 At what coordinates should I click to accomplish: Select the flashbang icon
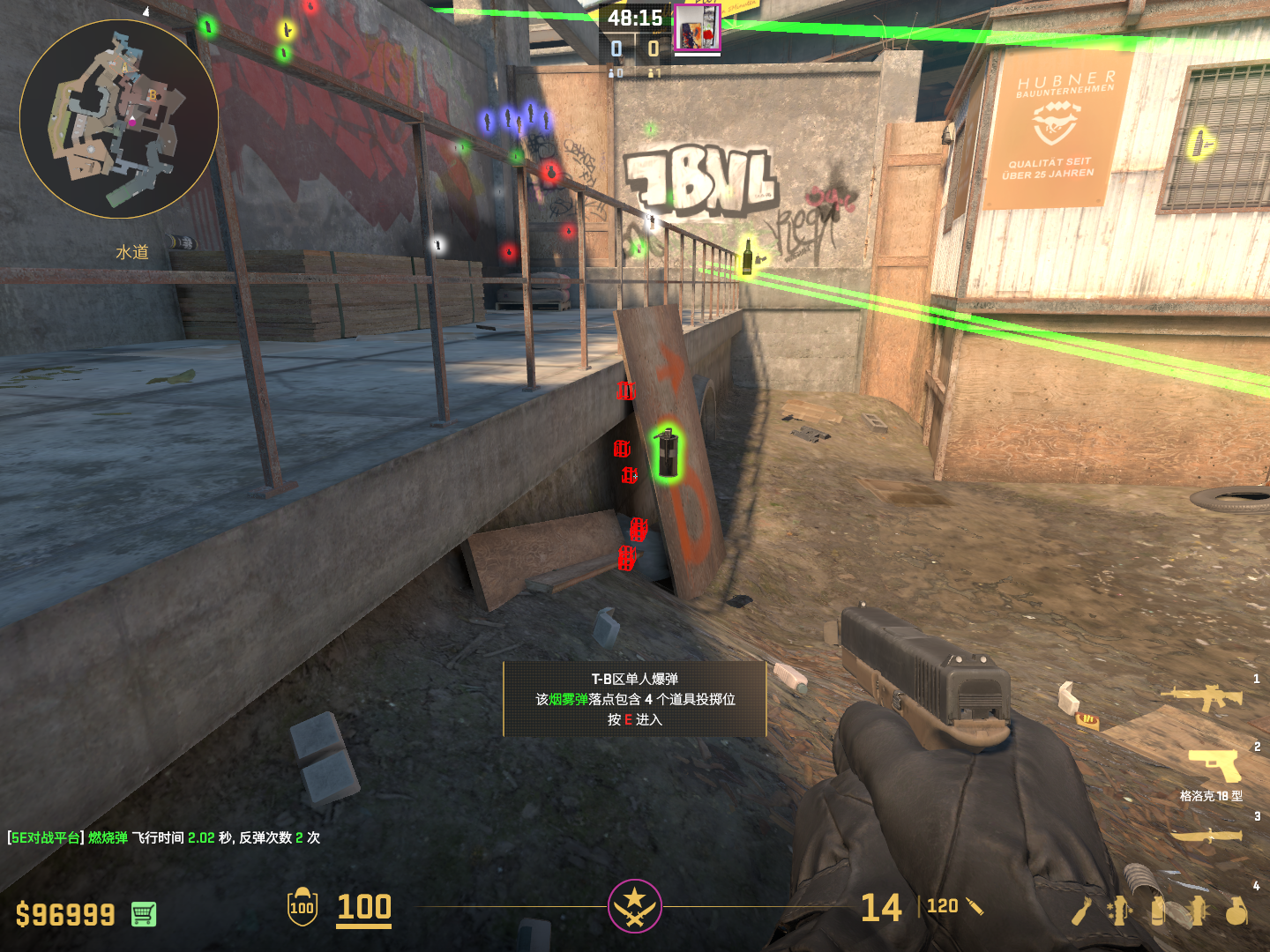tap(1198, 911)
